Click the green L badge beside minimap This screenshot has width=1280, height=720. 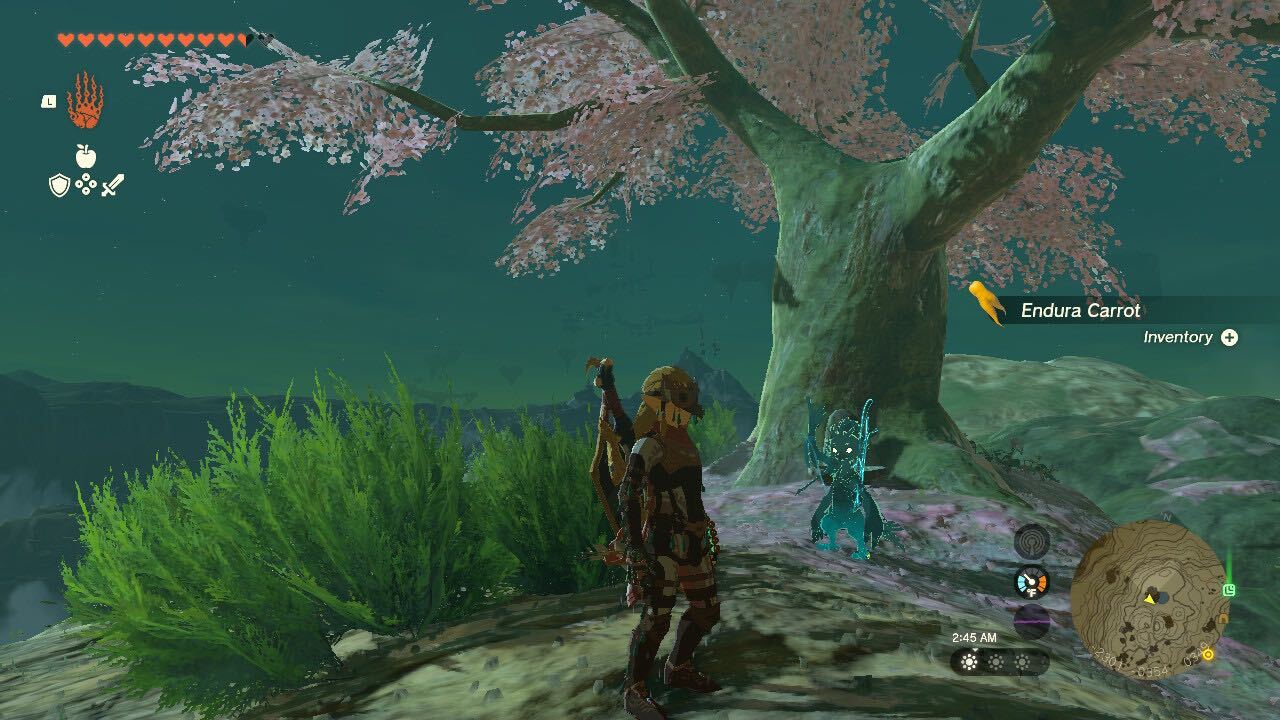click(1229, 589)
